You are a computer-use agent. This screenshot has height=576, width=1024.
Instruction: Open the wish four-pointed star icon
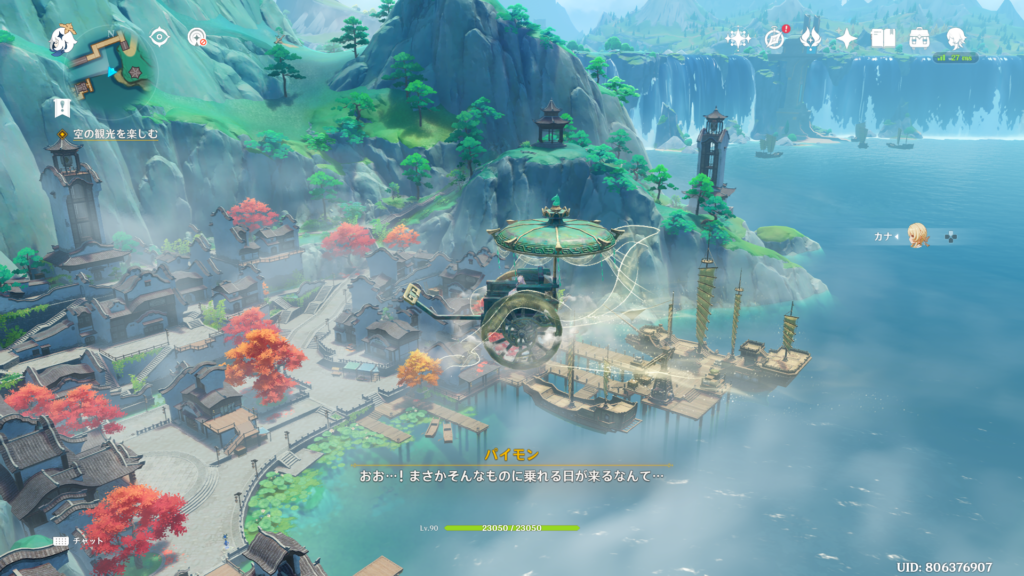coord(847,39)
